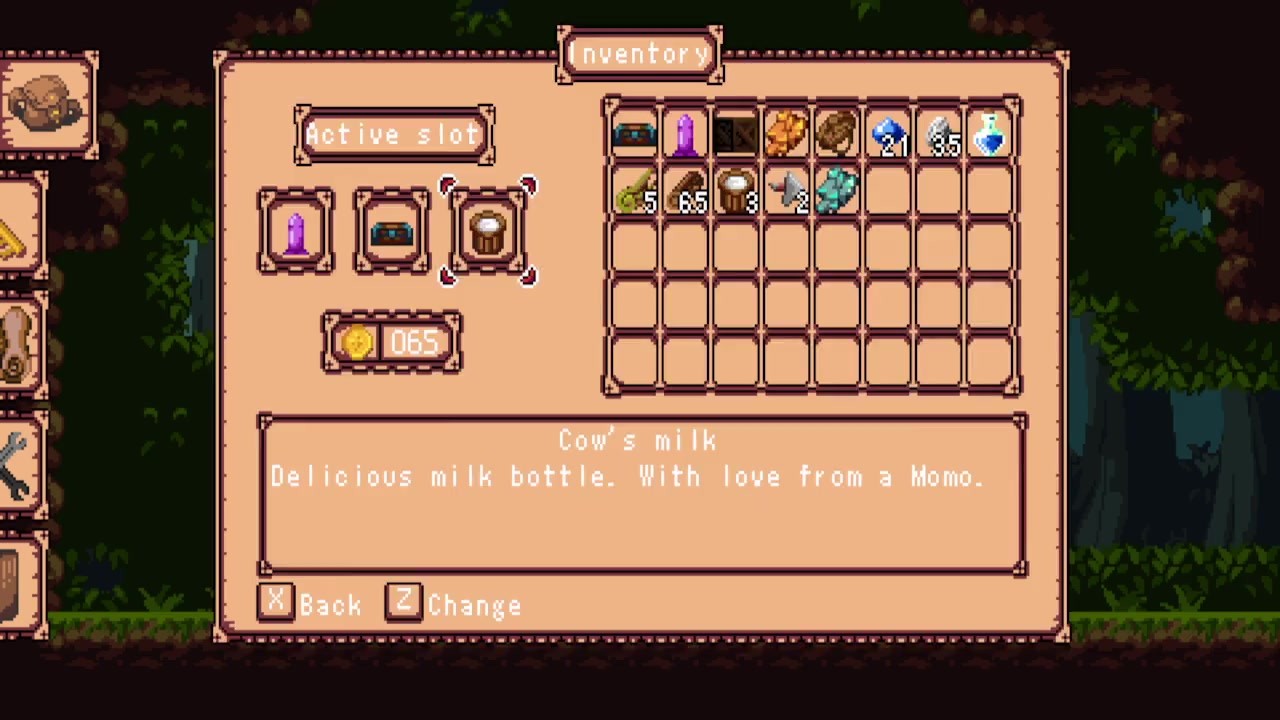Pick the wood log stack of 65
The height and width of the screenshot is (720, 1280).
[x=685, y=192]
